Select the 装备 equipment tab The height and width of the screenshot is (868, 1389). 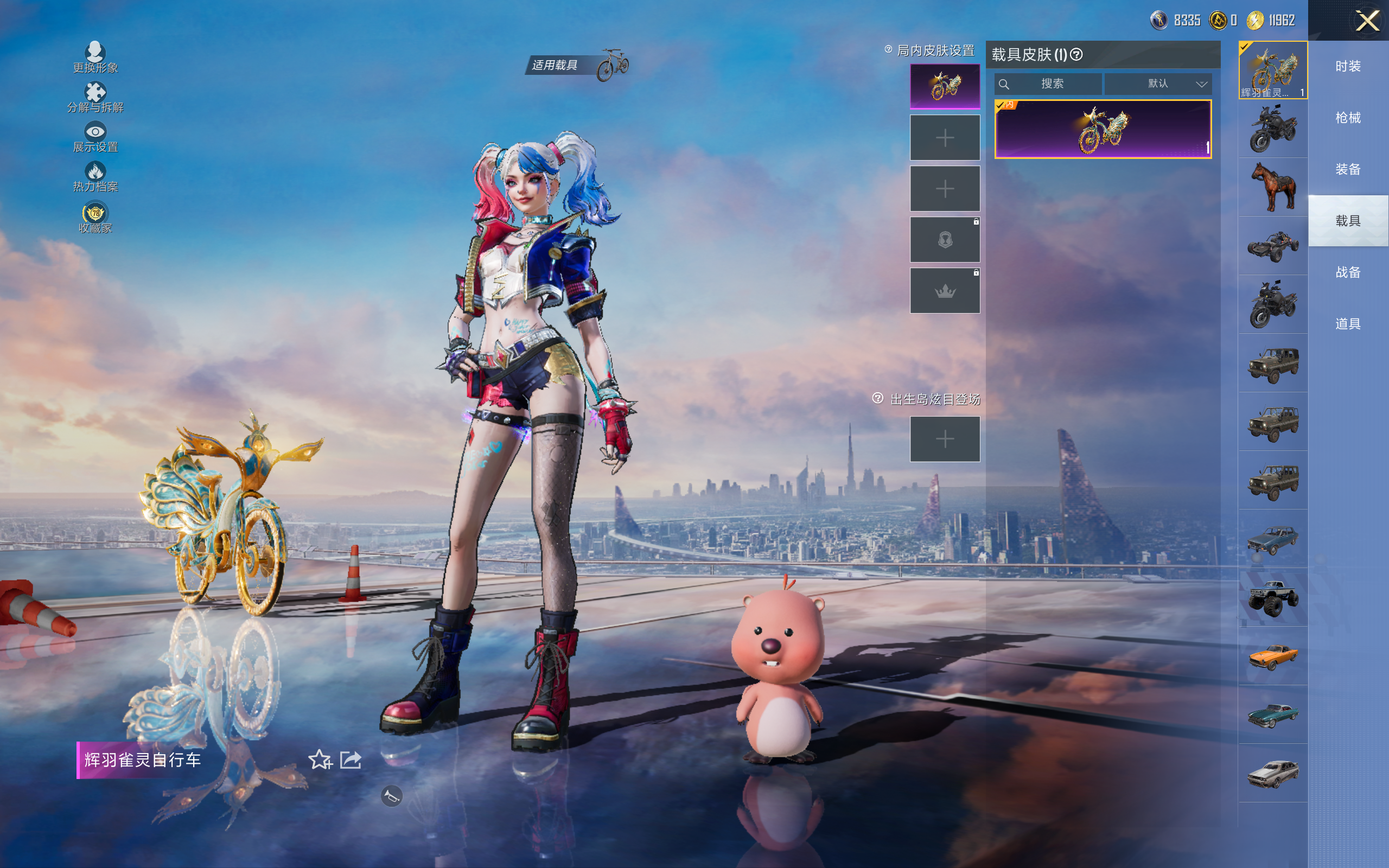[1348, 169]
